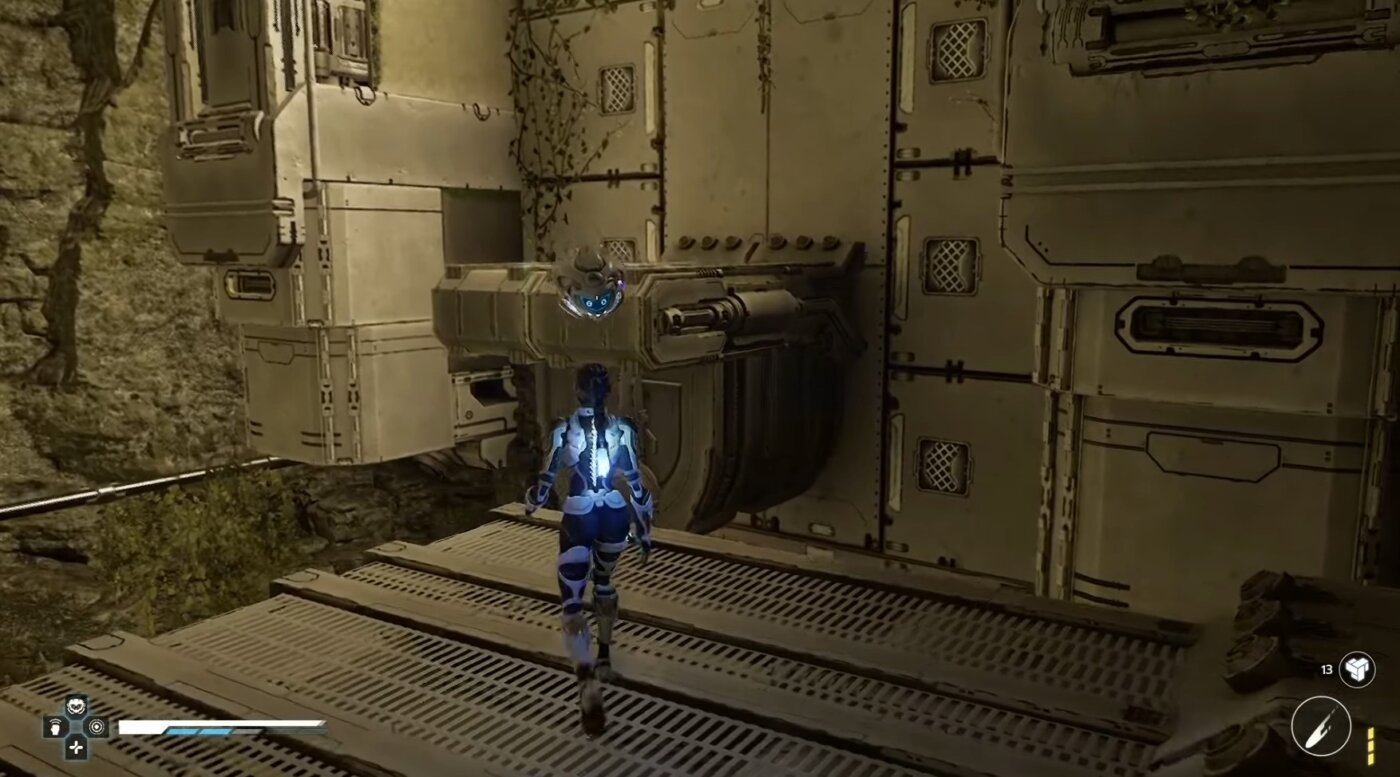The width and height of the screenshot is (1400, 777).
Task: Select the drone companion icon
Action: pos(76,706)
